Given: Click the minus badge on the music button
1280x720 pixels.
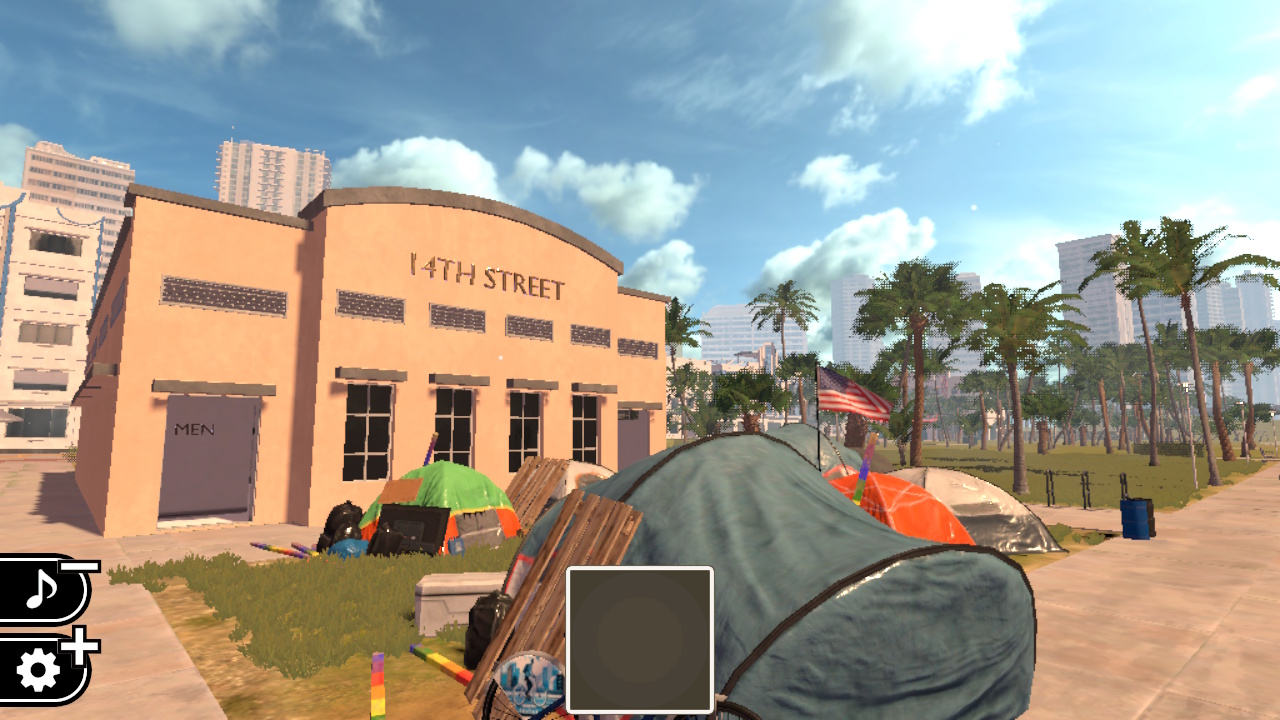Looking at the screenshot, I should (78, 566).
